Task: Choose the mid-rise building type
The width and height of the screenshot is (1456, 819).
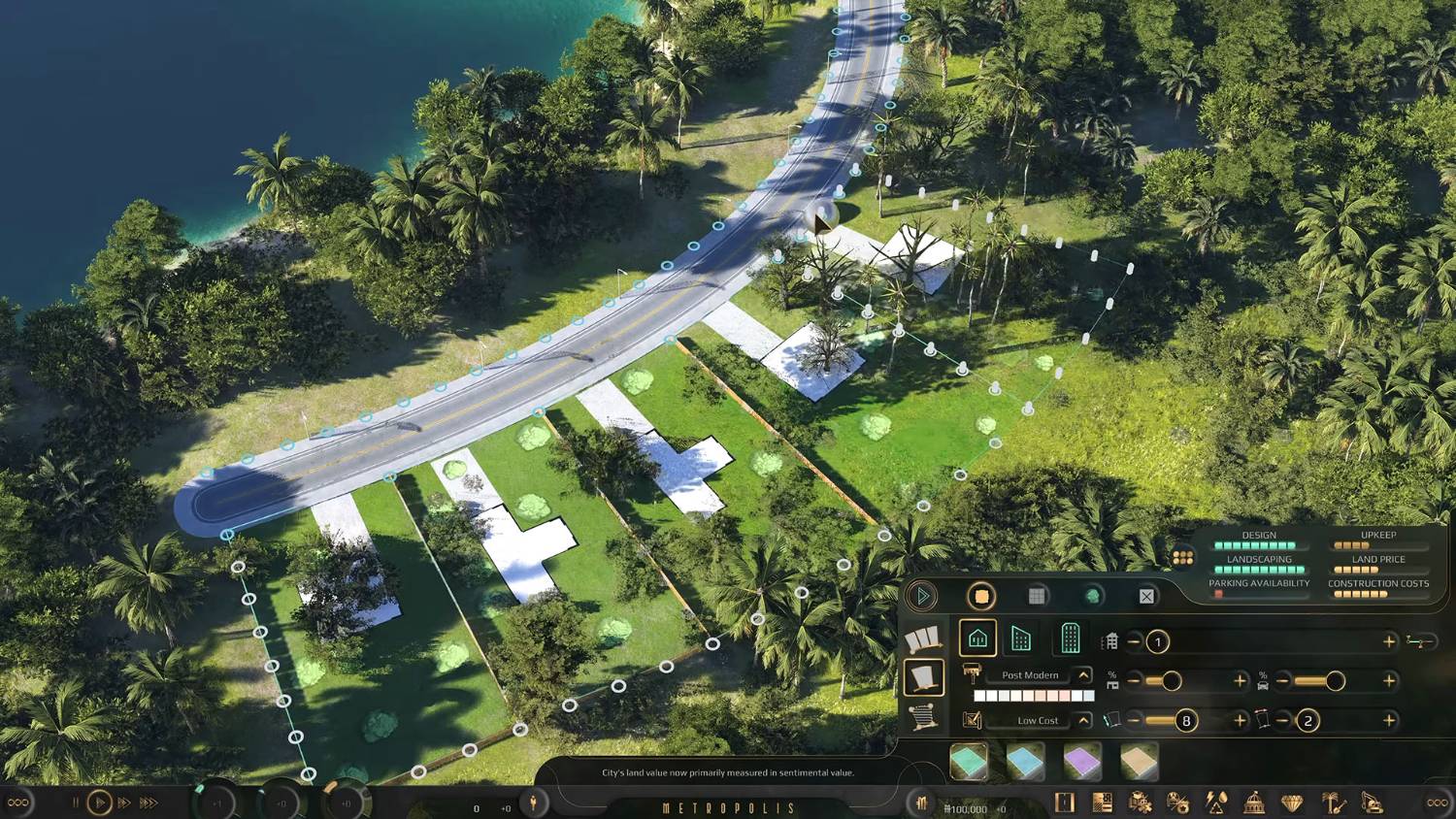Action: (x=1021, y=639)
